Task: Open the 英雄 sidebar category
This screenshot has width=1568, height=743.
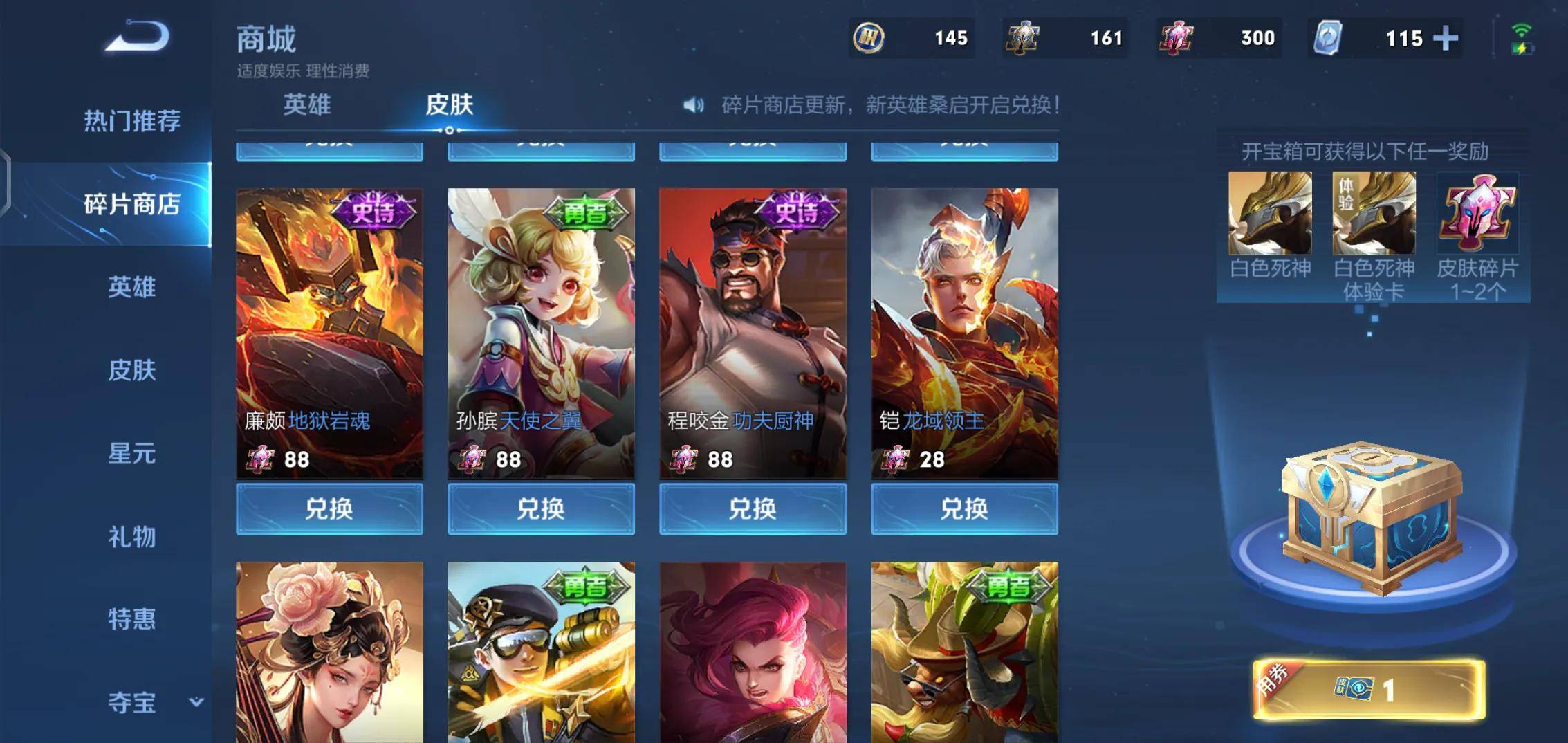Action: pos(131,287)
